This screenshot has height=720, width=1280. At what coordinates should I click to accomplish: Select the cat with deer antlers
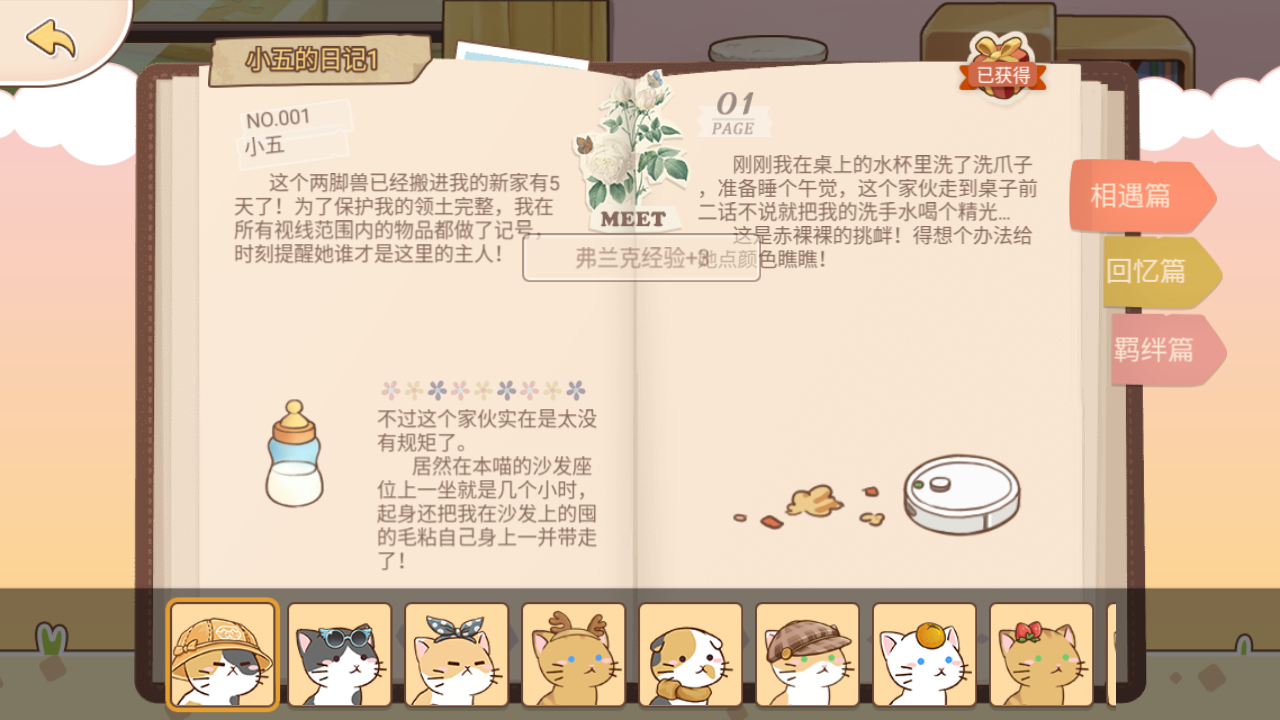tap(572, 654)
